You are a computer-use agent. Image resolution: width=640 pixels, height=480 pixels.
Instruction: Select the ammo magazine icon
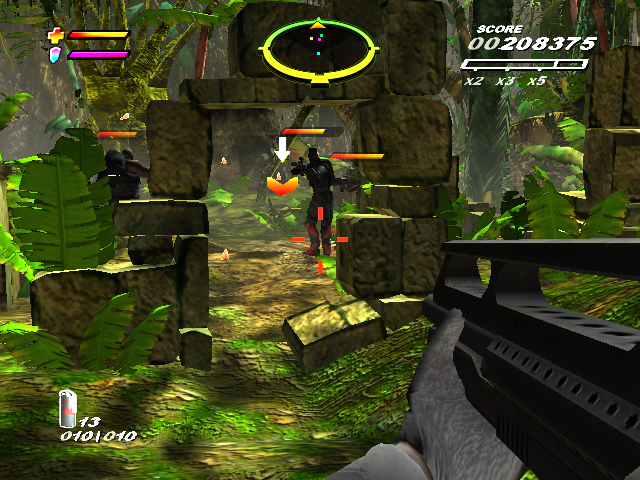click(x=67, y=408)
